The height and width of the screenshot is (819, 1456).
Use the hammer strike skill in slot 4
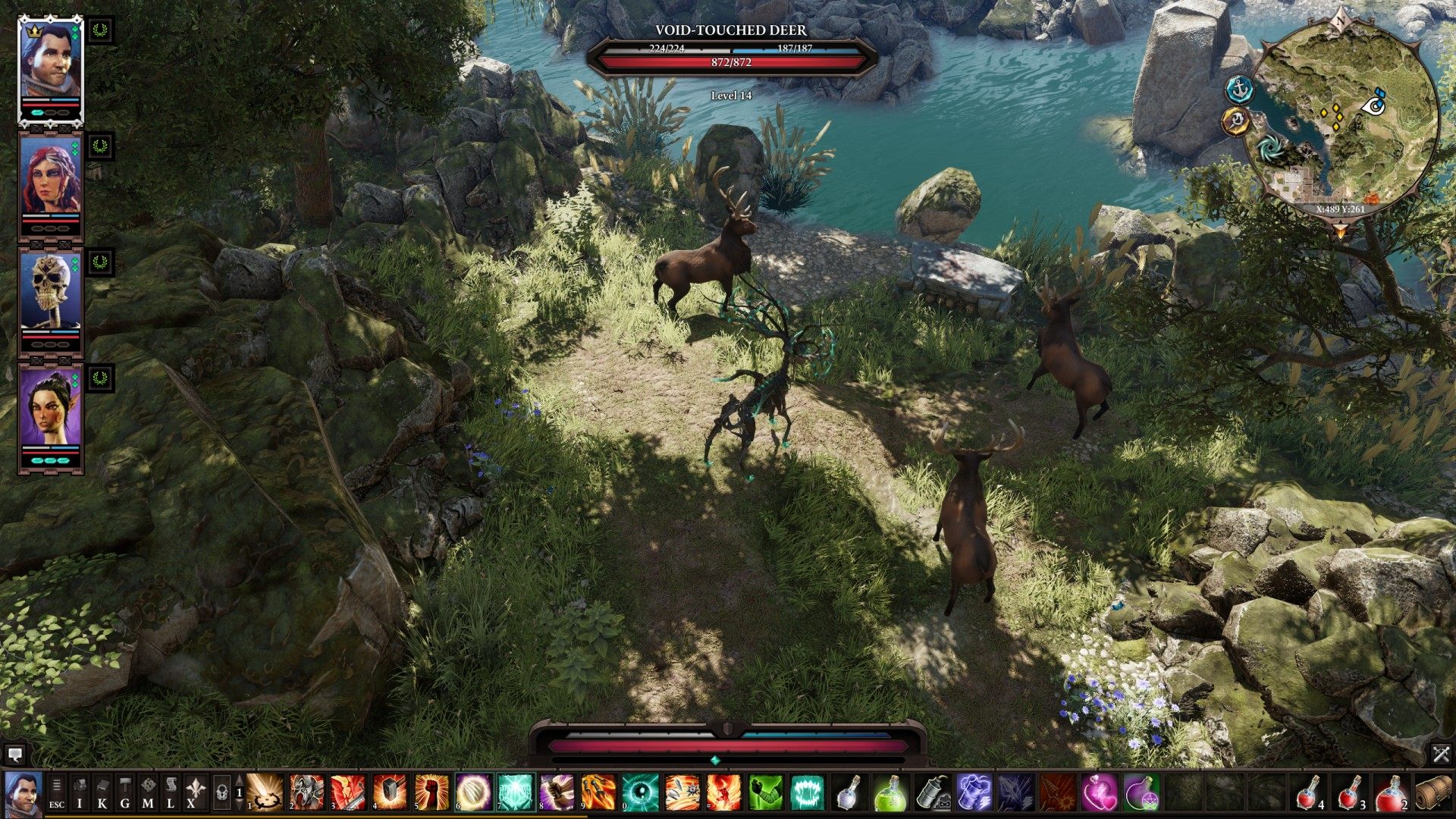click(x=391, y=792)
